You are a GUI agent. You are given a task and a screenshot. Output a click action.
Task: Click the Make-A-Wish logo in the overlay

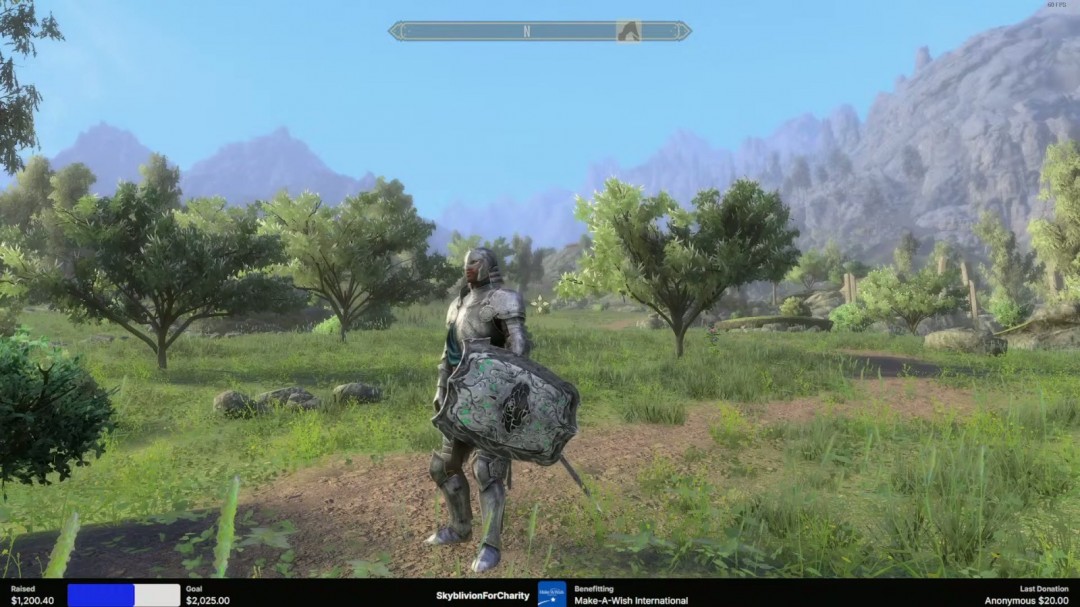552,594
